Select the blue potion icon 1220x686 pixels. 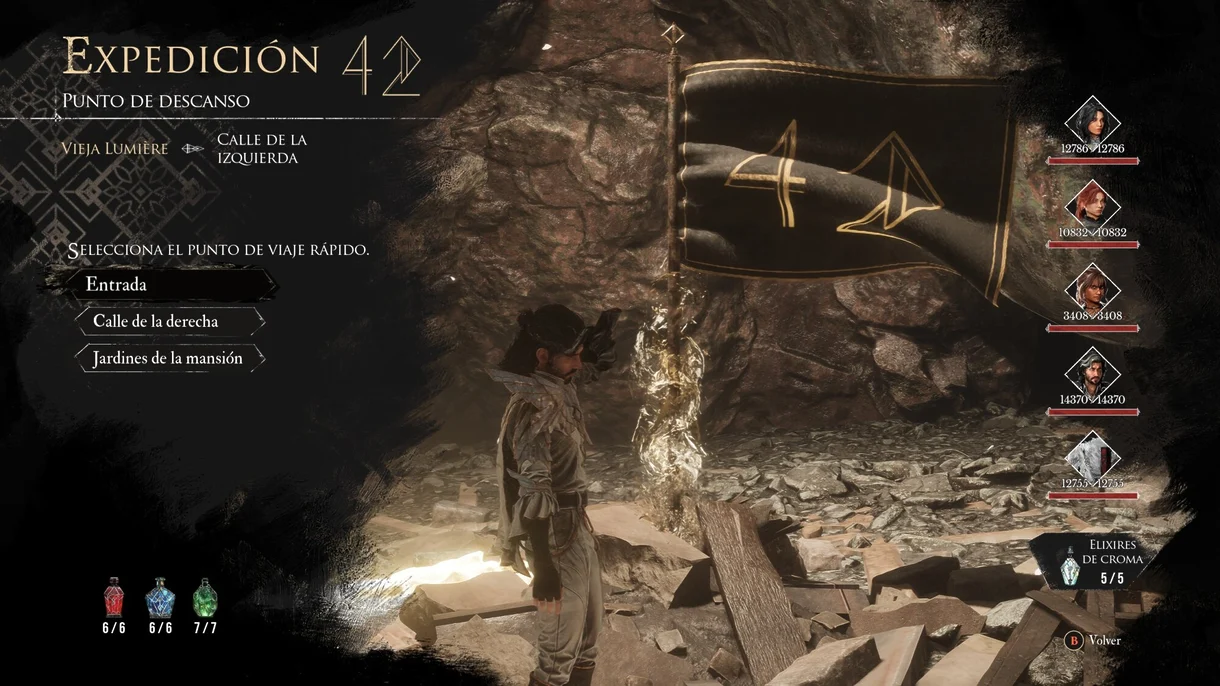tap(160, 598)
